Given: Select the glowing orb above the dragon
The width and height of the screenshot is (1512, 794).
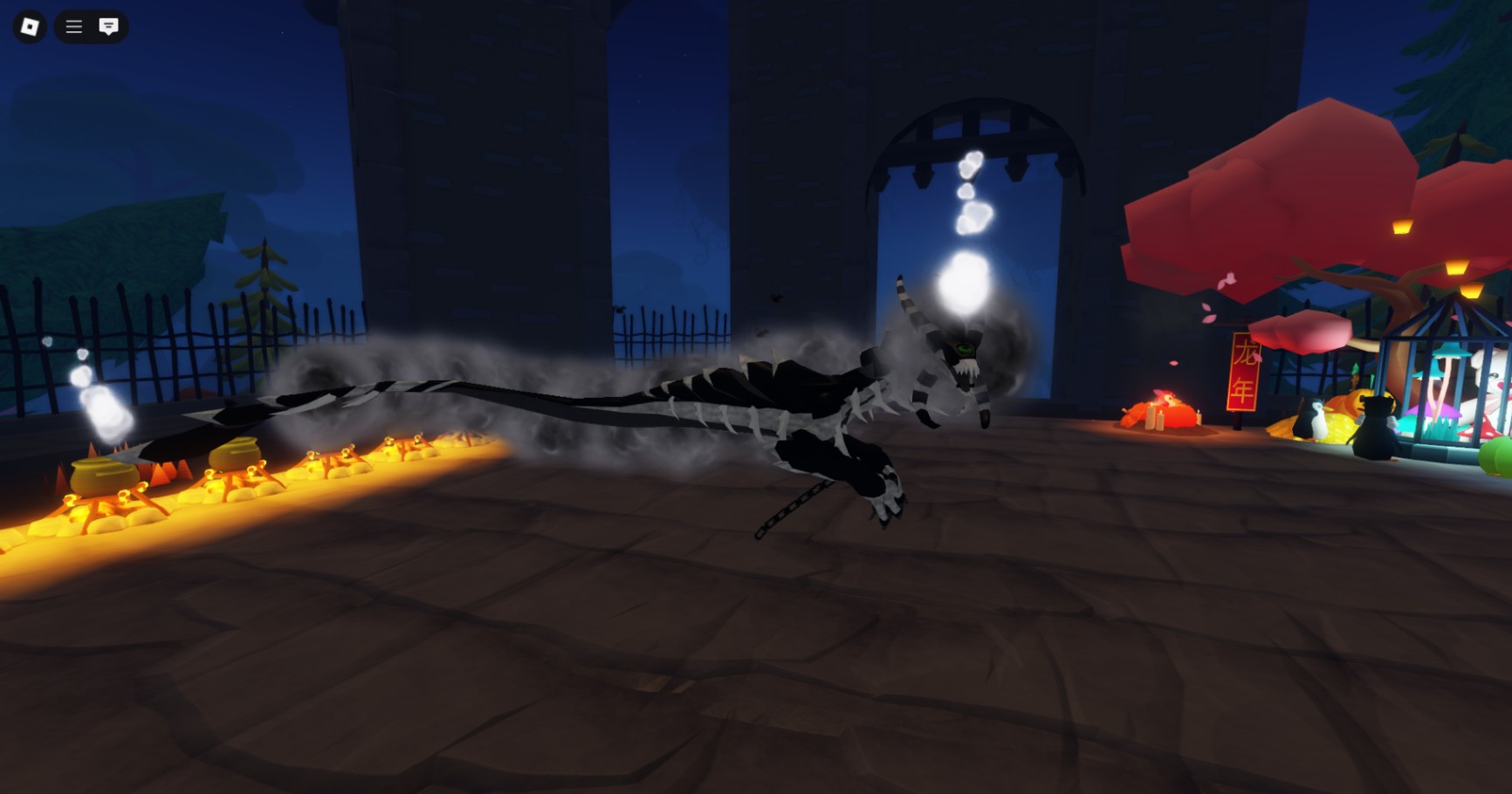Looking at the screenshot, I should pyautogui.click(x=964, y=284).
